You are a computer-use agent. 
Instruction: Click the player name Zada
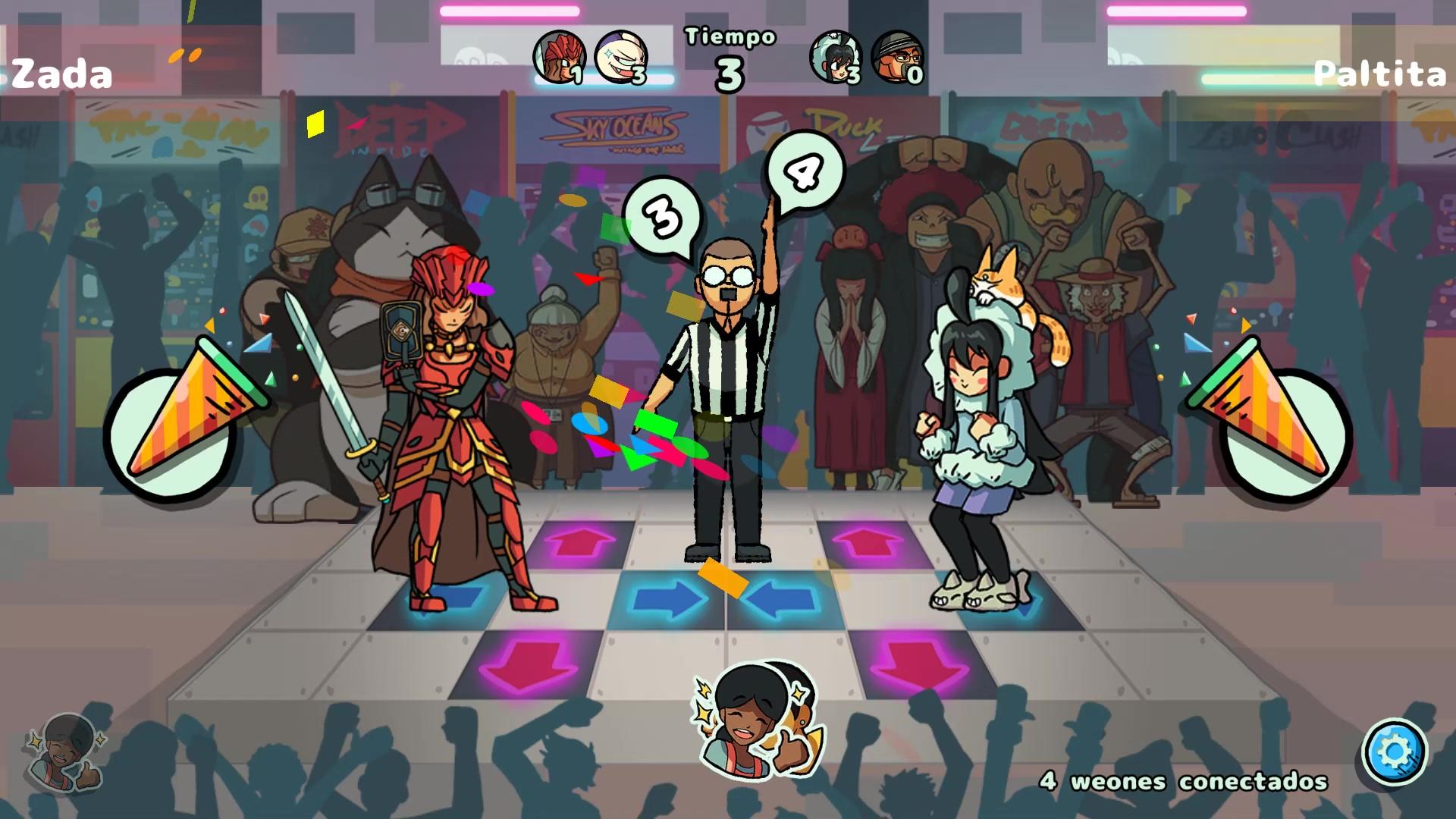pyautogui.click(x=62, y=74)
